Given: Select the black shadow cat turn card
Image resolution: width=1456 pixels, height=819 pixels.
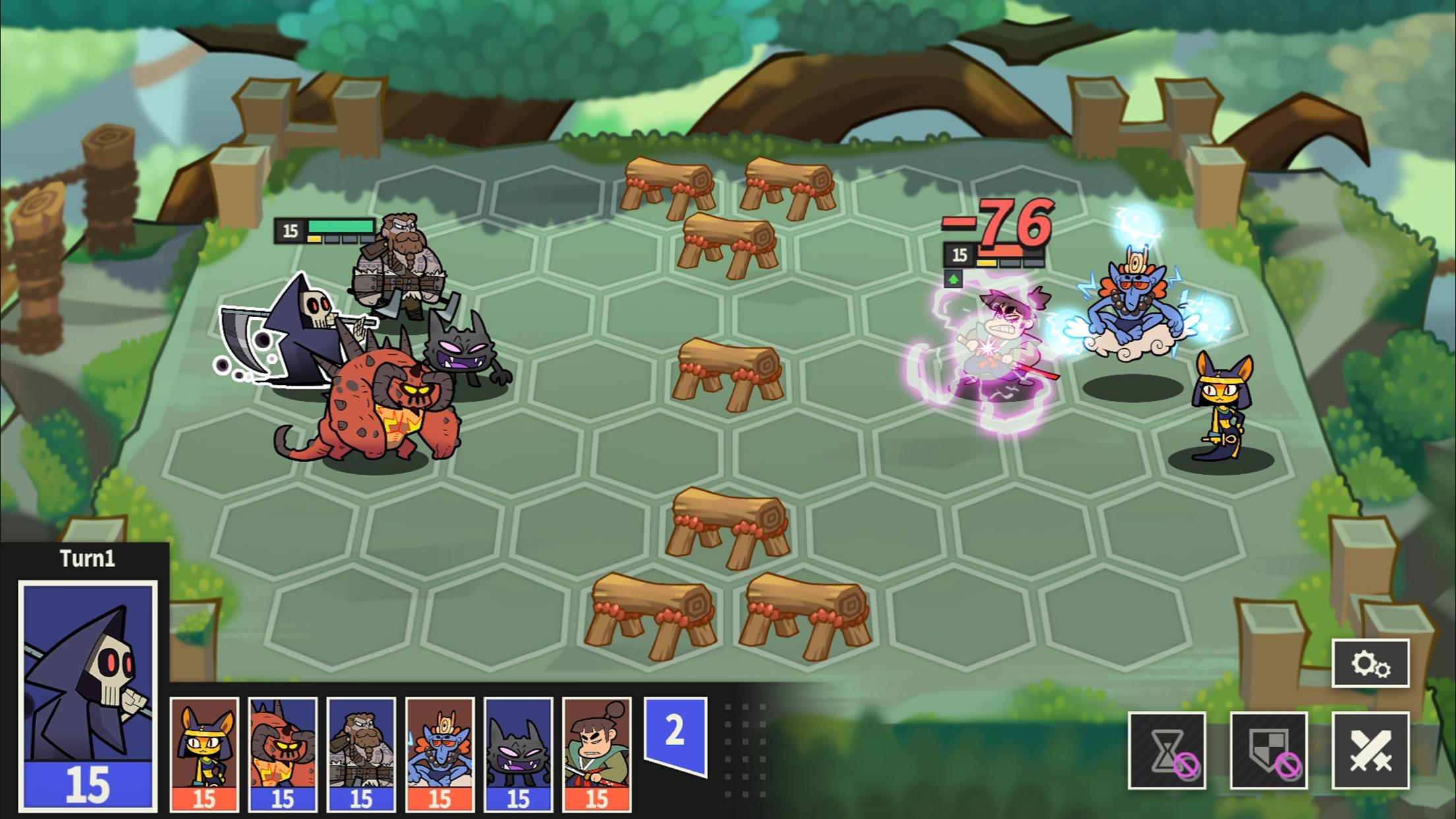Looking at the screenshot, I should 518,754.
